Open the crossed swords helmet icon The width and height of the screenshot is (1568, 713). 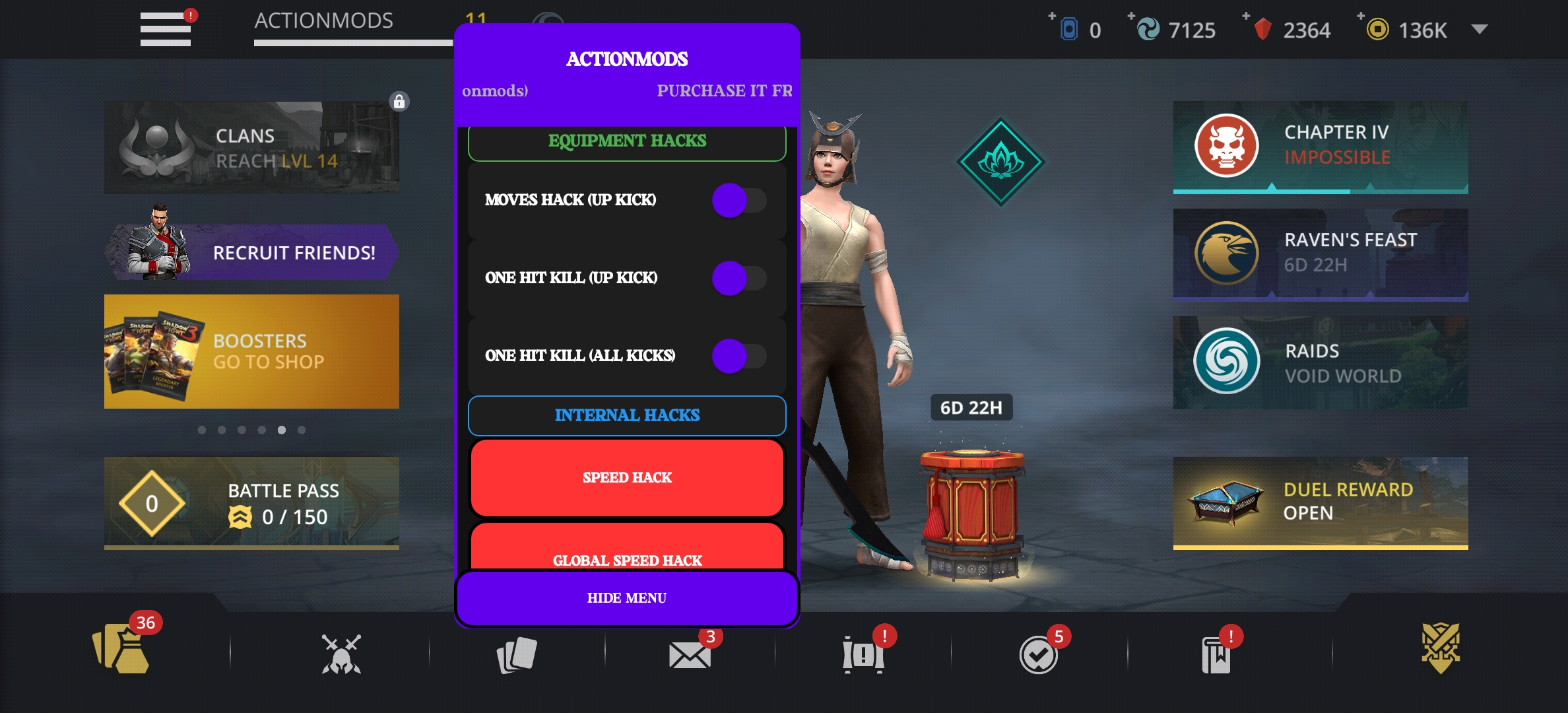point(341,654)
